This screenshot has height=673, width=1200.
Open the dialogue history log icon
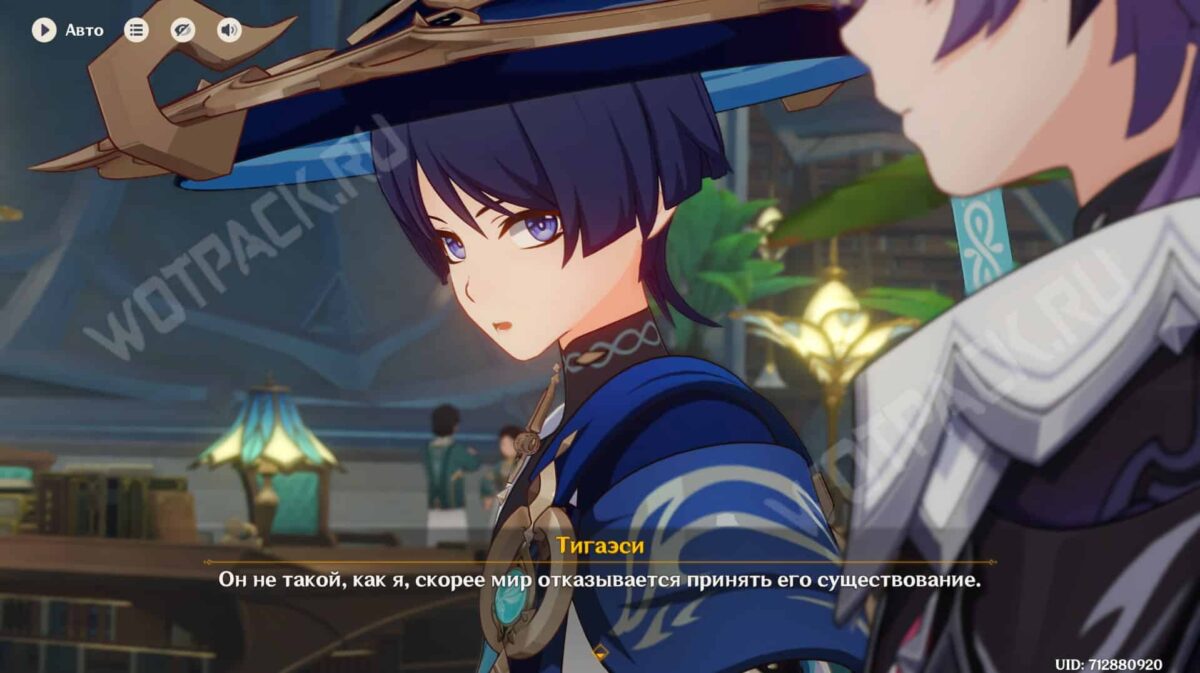[136, 30]
